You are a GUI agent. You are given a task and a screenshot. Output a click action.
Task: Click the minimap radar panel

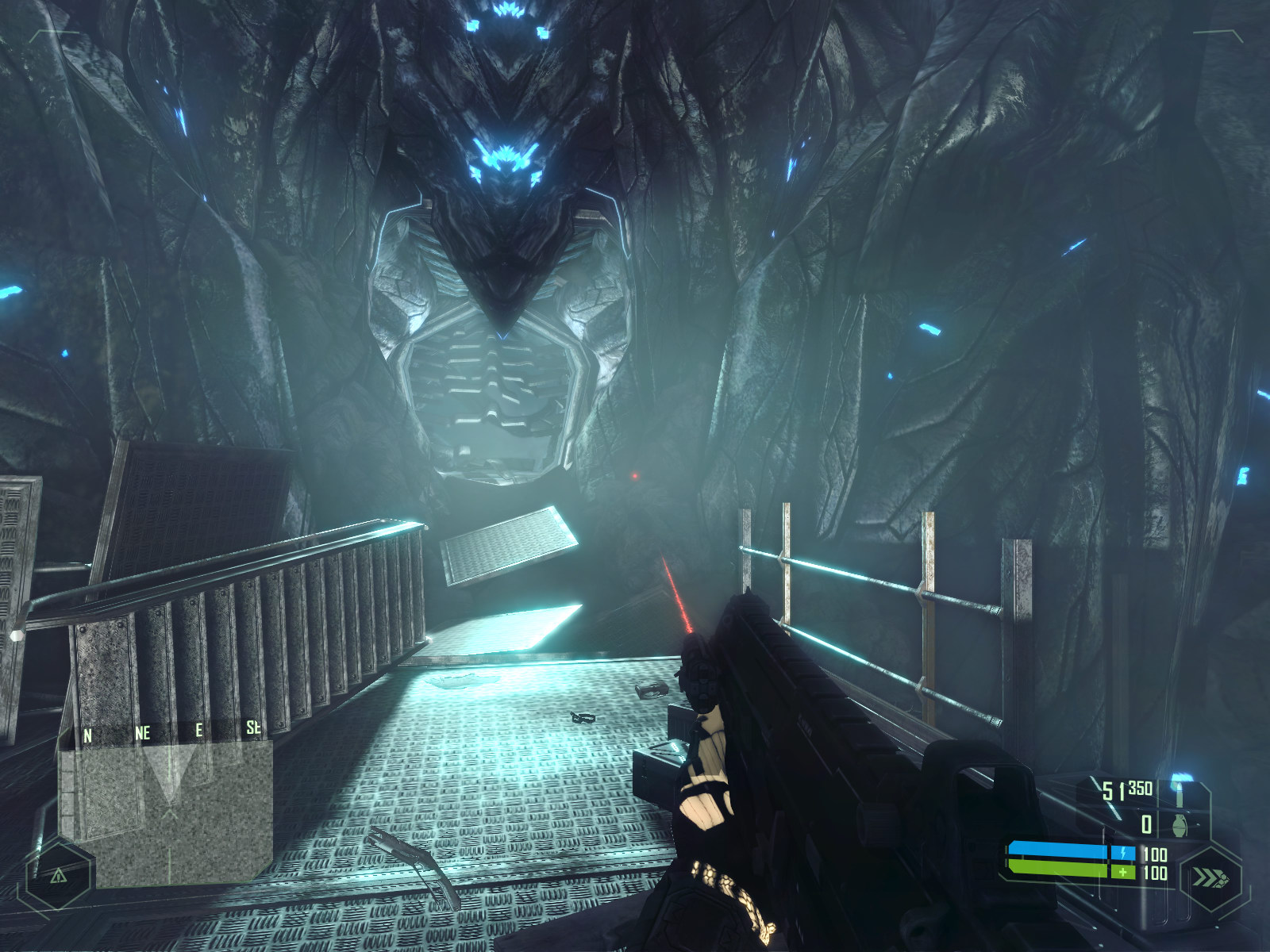pyautogui.click(x=167, y=813)
